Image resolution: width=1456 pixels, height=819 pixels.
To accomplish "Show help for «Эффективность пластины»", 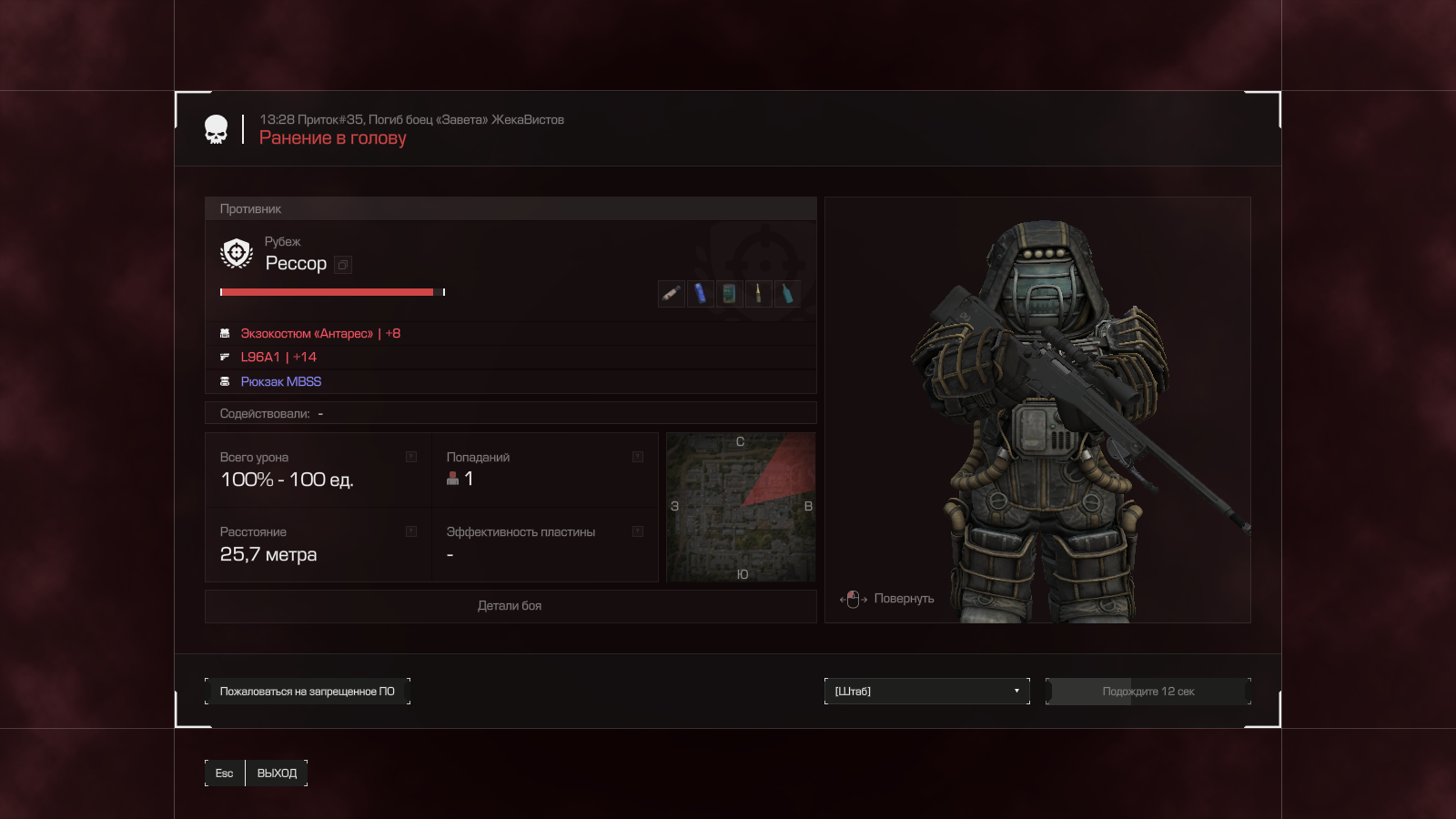I will click(x=638, y=531).
